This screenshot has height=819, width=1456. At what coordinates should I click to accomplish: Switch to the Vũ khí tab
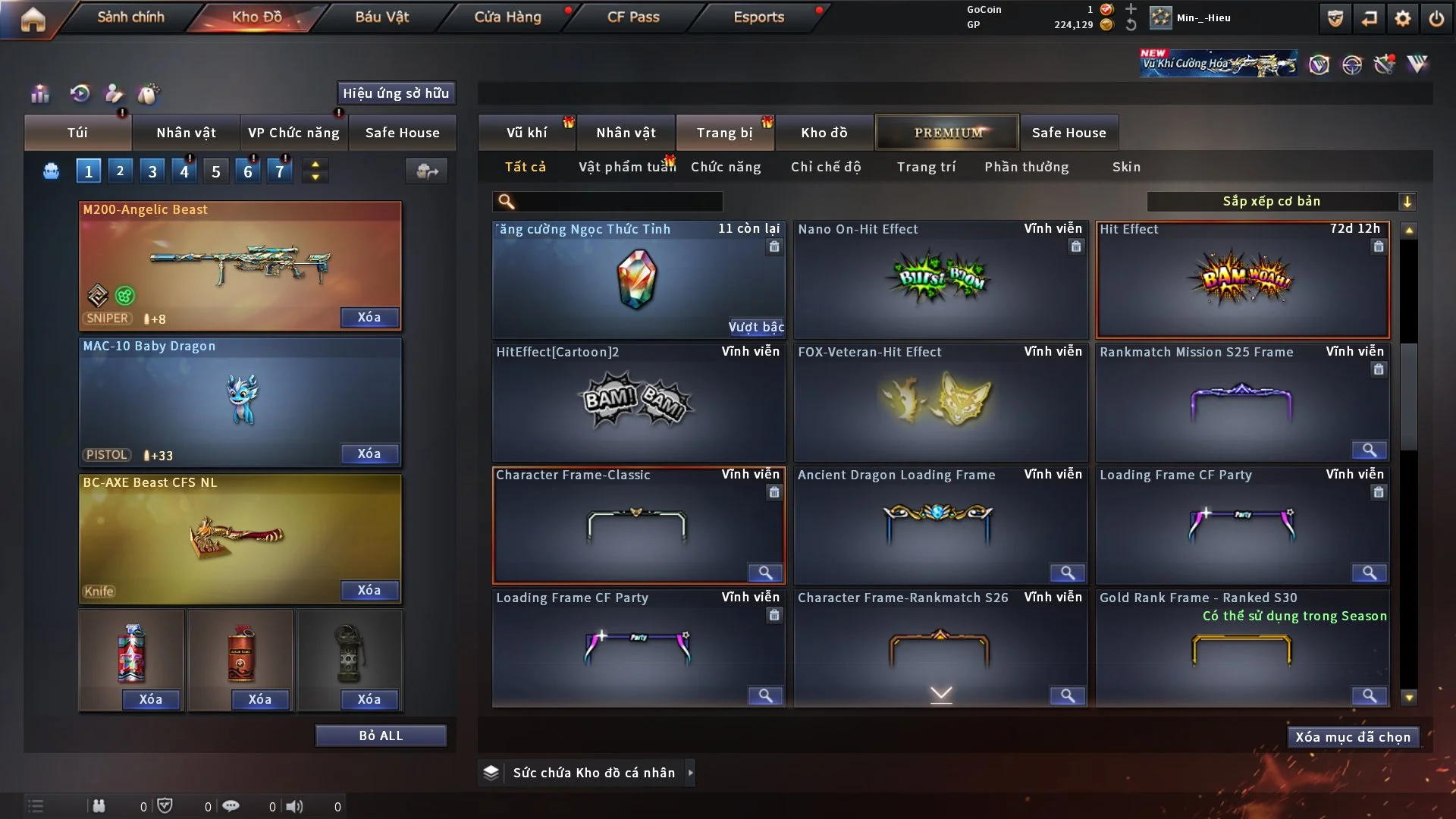click(x=526, y=133)
